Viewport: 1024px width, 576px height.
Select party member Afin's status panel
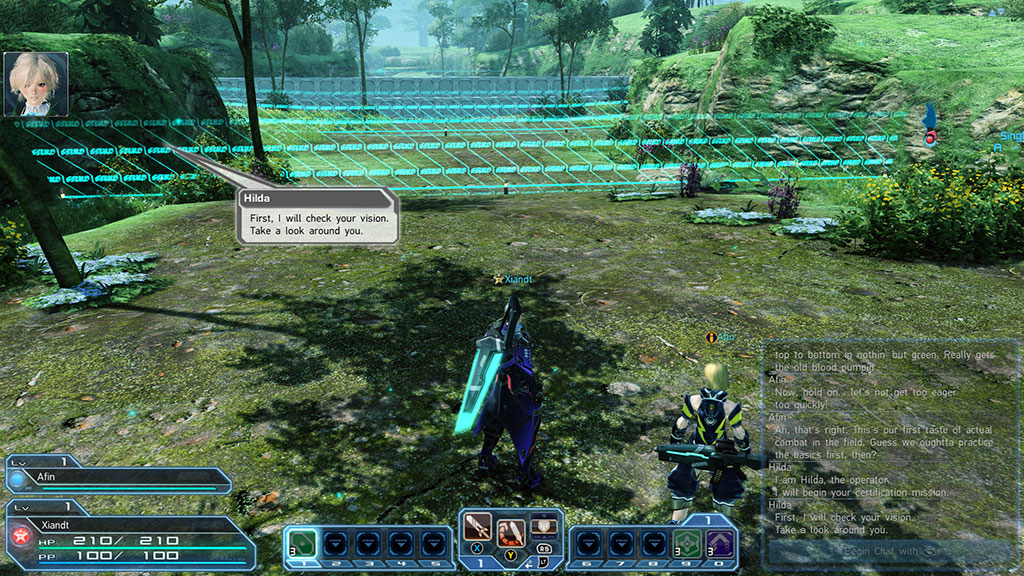coord(118,480)
